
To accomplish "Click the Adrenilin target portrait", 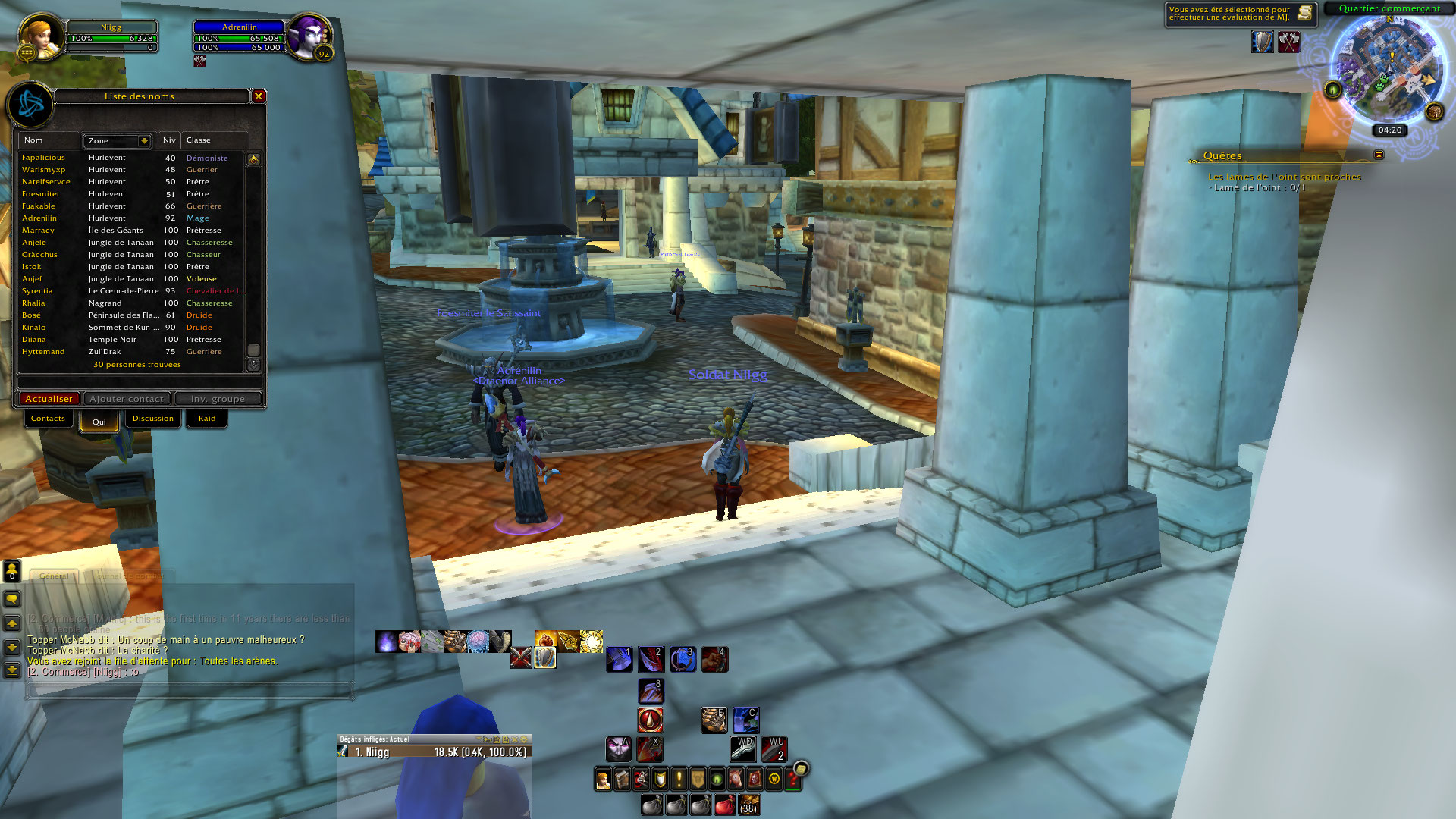I will tap(309, 36).
